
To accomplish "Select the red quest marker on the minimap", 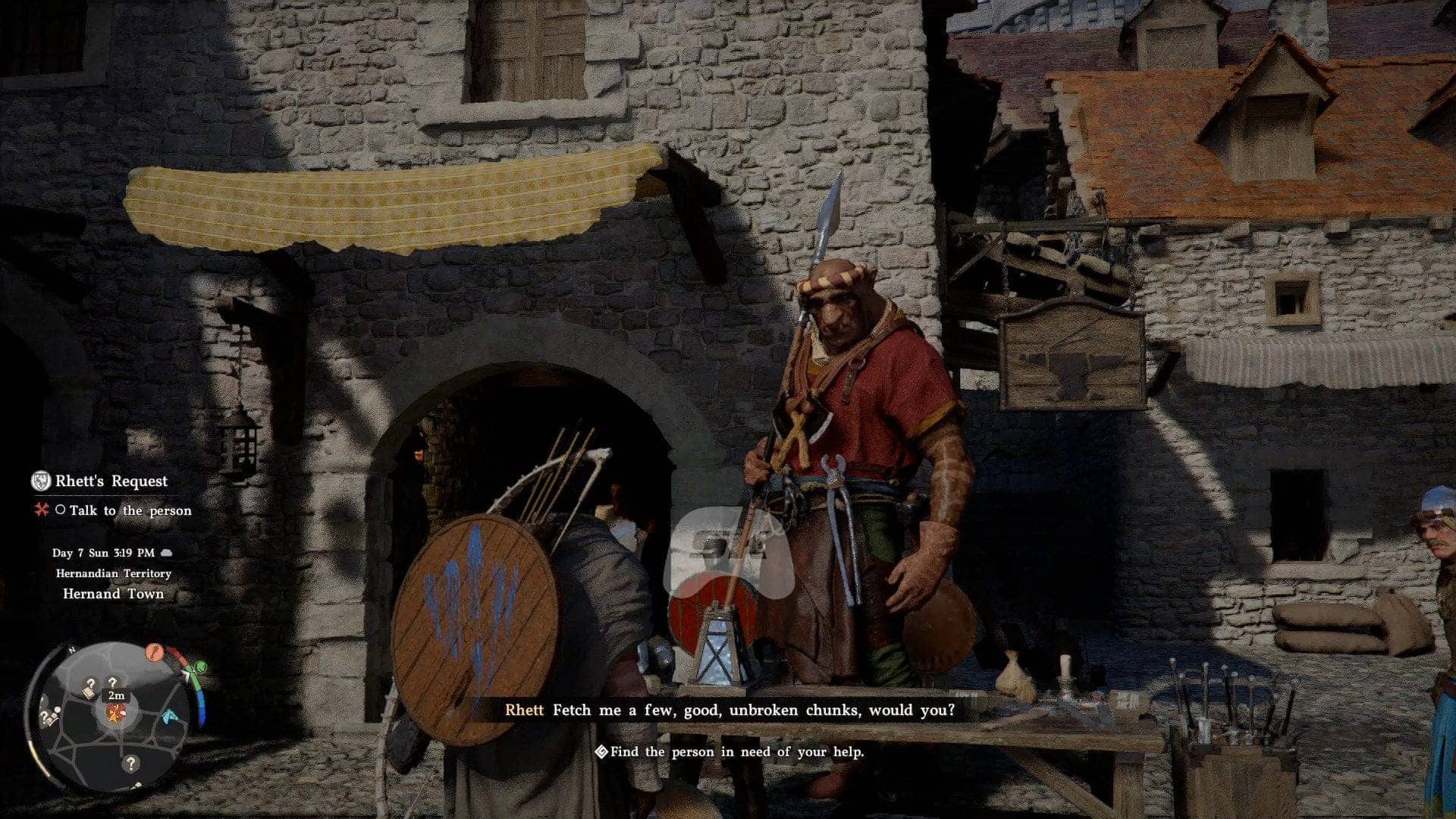I will point(116,713).
